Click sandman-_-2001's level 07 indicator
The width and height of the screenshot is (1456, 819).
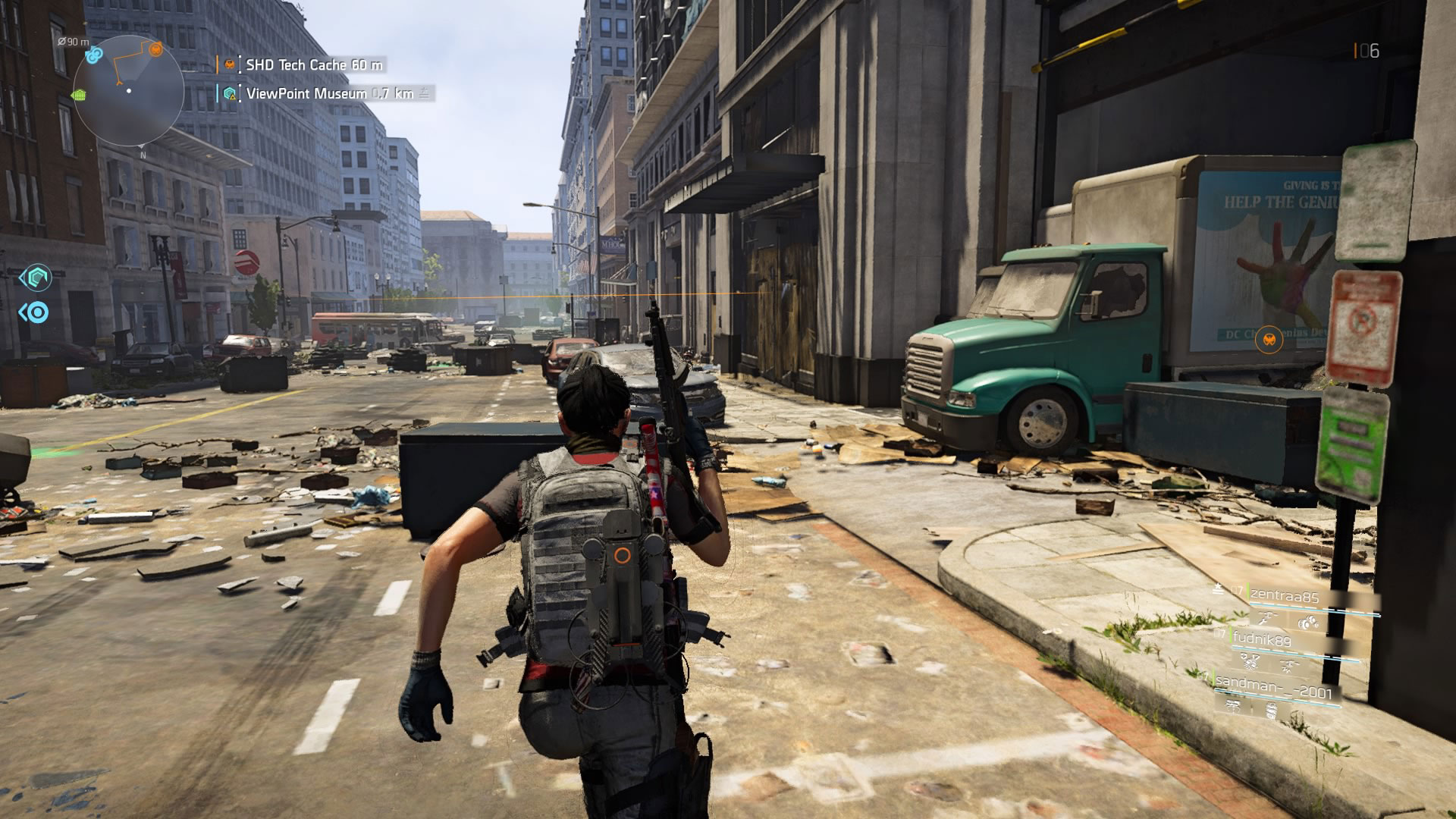click(x=1203, y=676)
